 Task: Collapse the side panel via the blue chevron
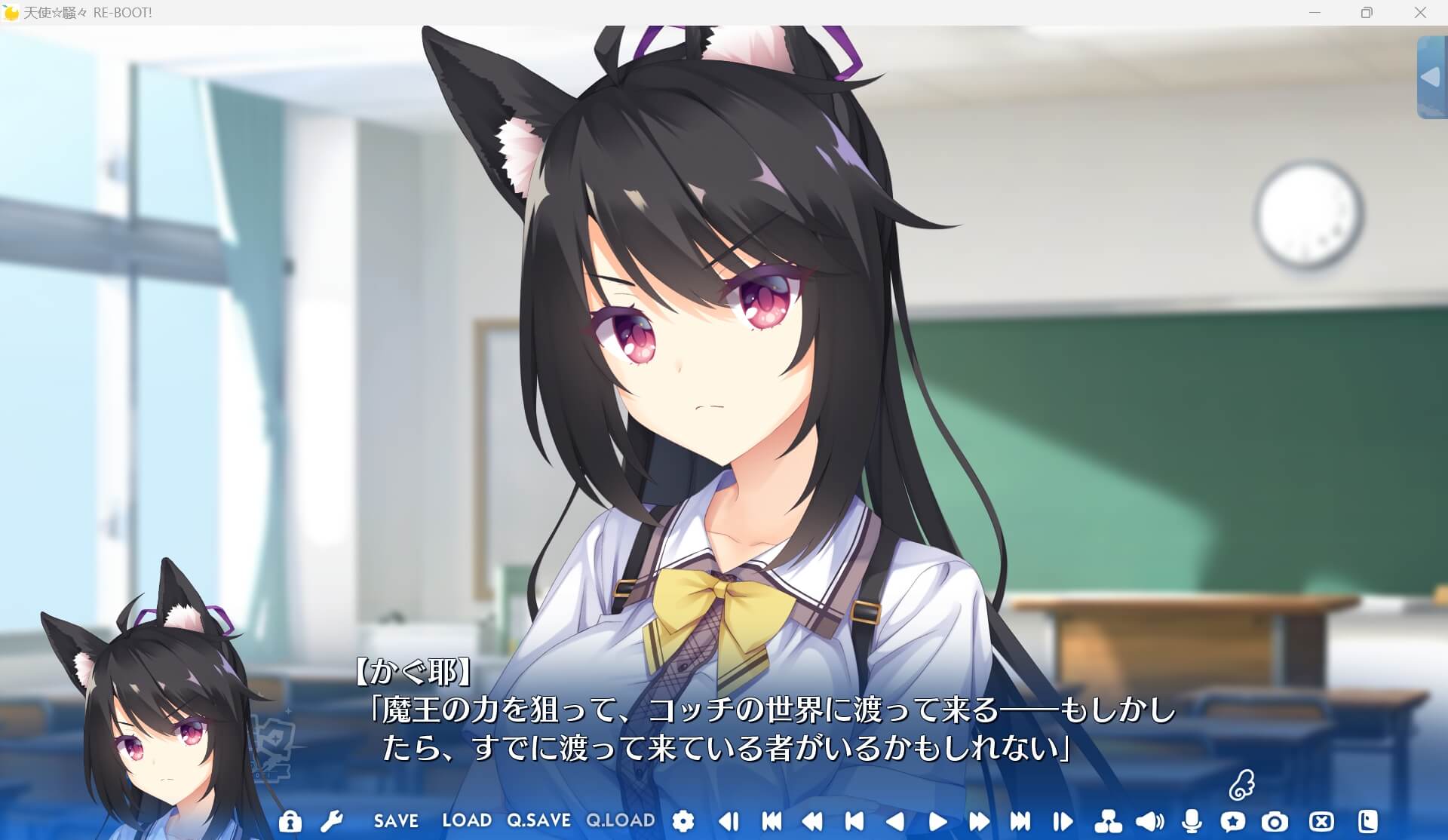click(x=1430, y=75)
